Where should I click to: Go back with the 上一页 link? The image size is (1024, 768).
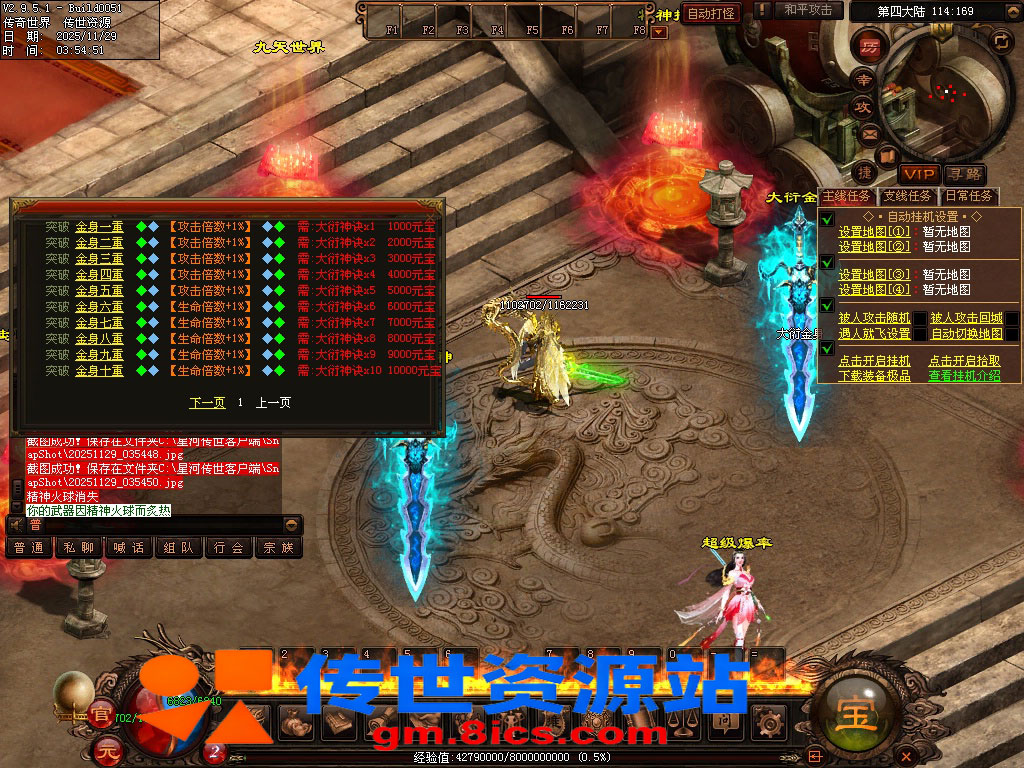coord(273,402)
